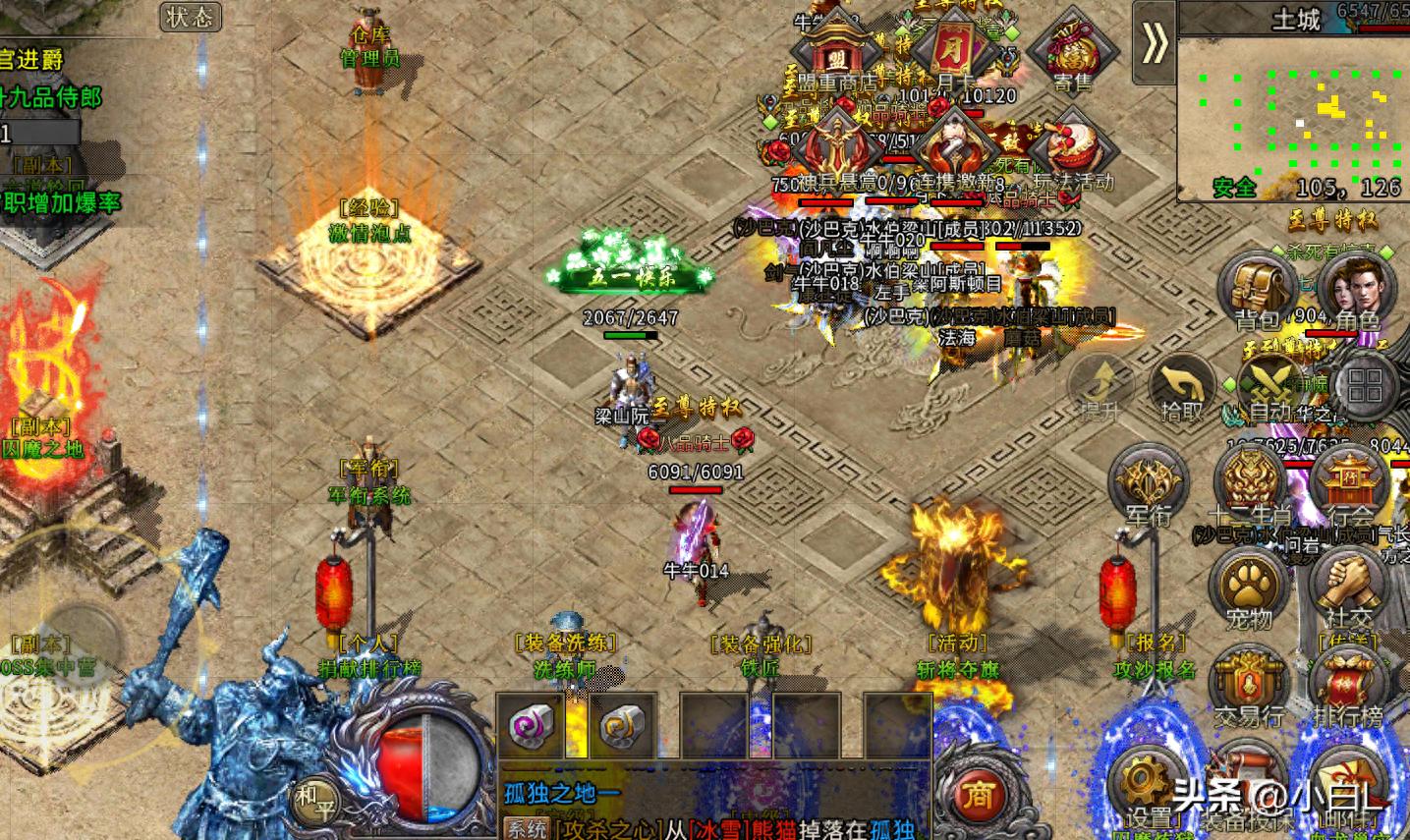Open the 背包 backpack
The height and width of the screenshot is (840, 1410).
tap(1258, 289)
